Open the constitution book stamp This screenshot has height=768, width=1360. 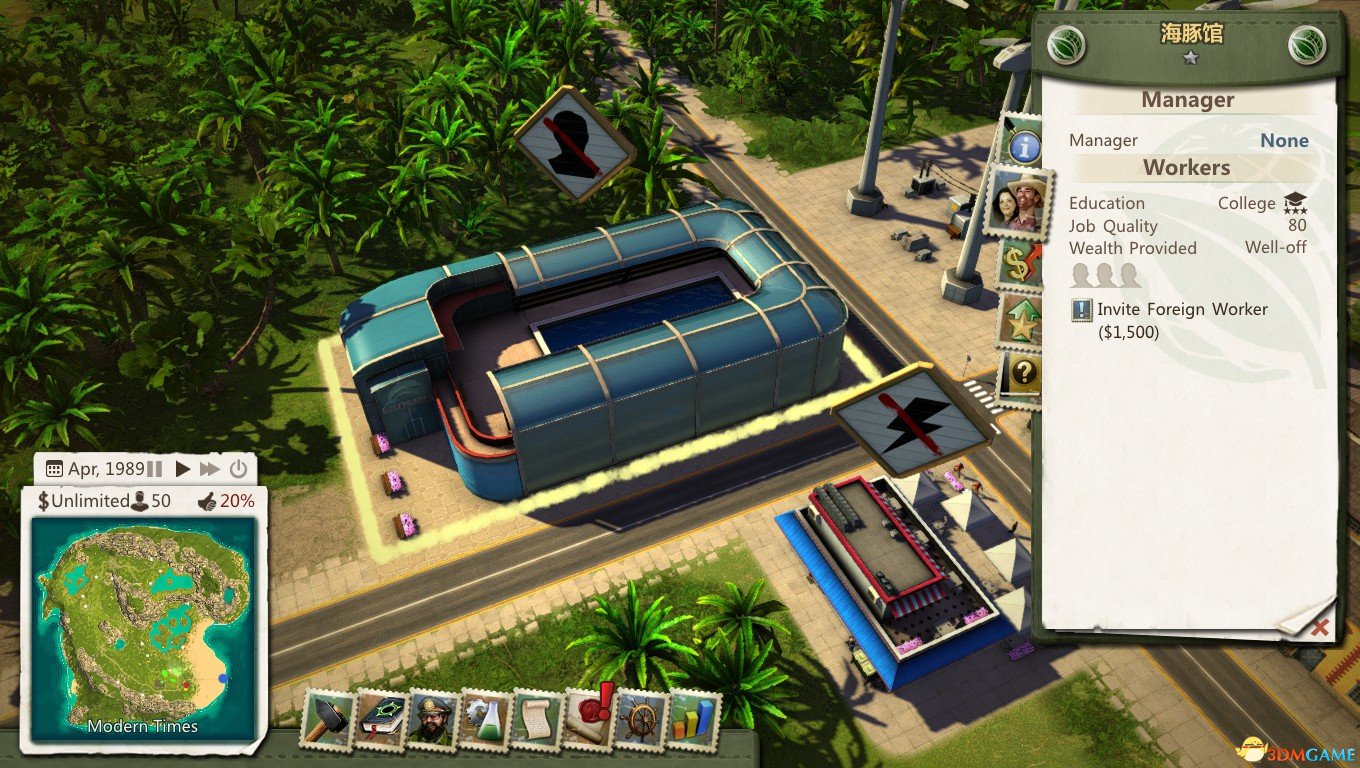pos(380,719)
